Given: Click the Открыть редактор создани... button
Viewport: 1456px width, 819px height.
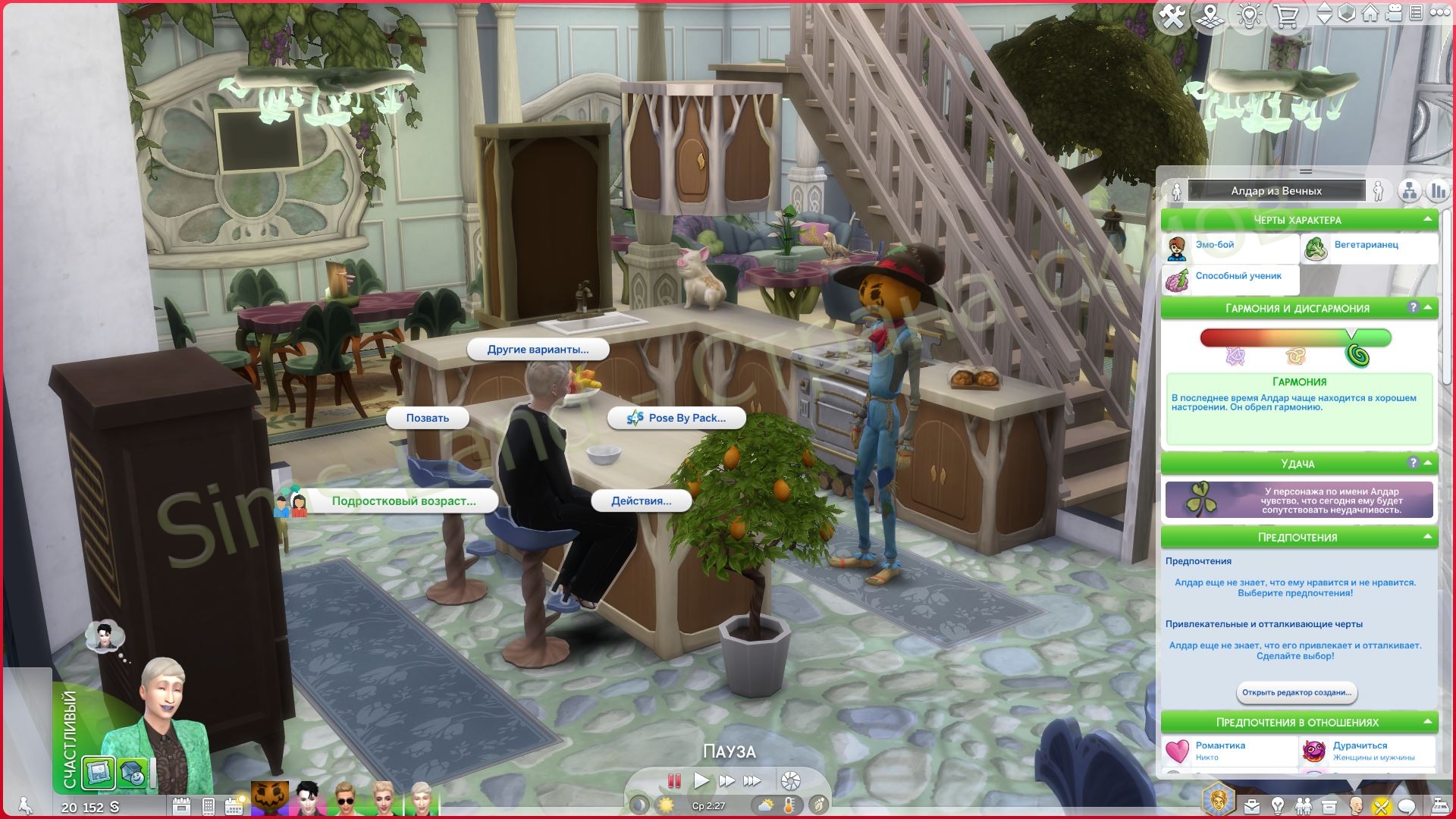Looking at the screenshot, I should [1298, 692].
